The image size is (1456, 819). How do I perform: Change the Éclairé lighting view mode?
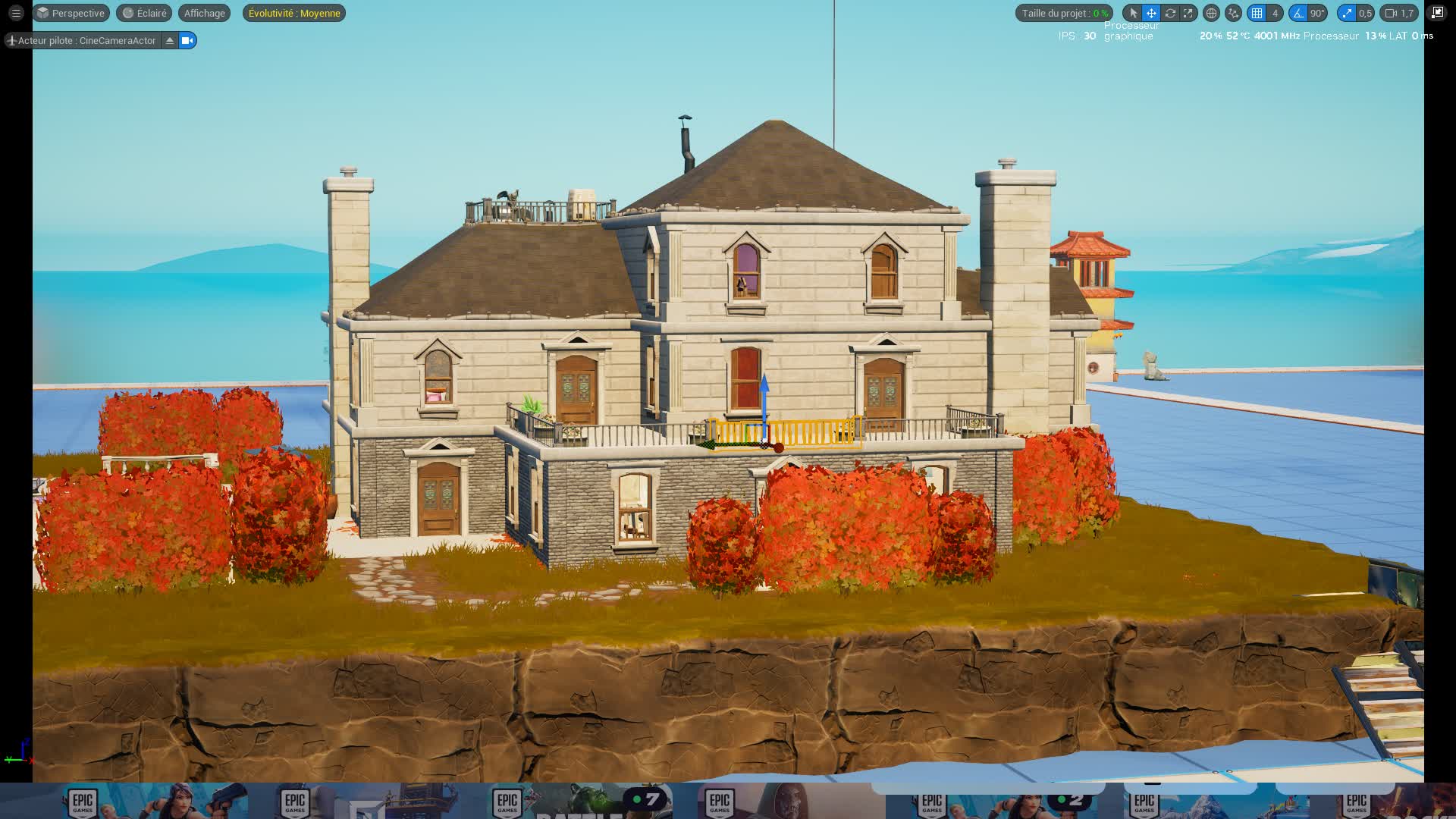coord(144,13)
